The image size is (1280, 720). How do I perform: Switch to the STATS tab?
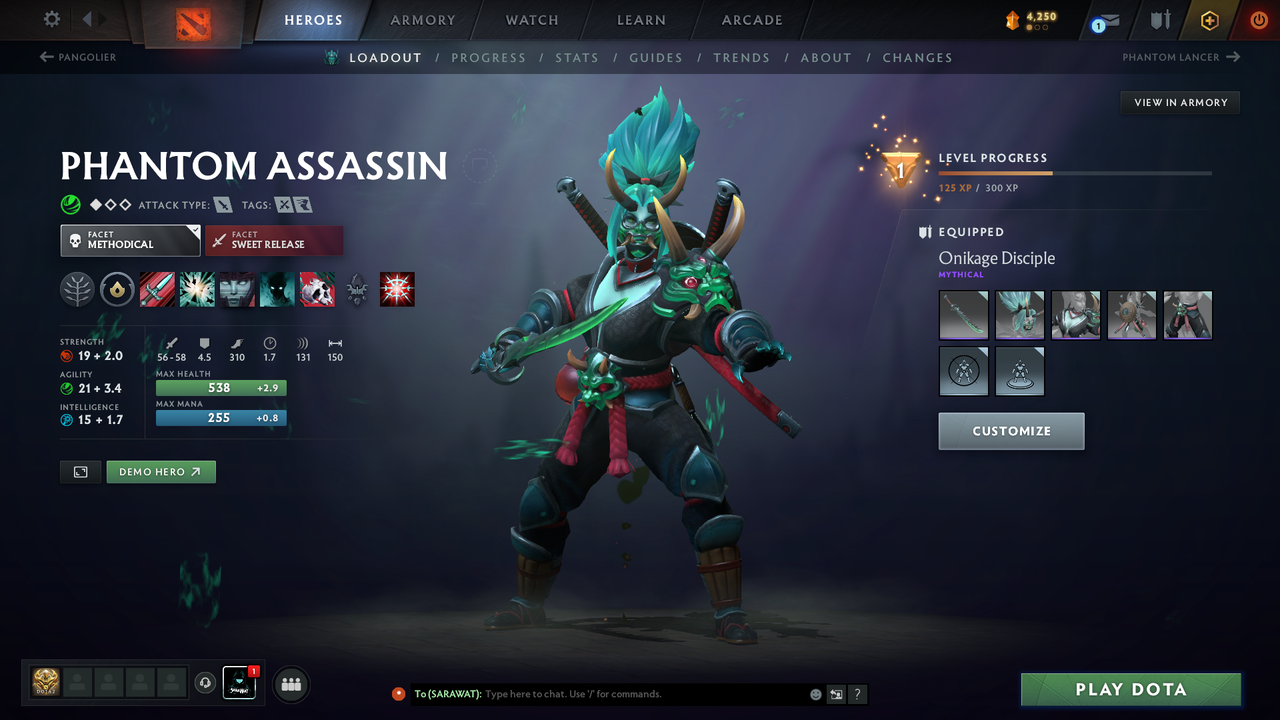577,57
